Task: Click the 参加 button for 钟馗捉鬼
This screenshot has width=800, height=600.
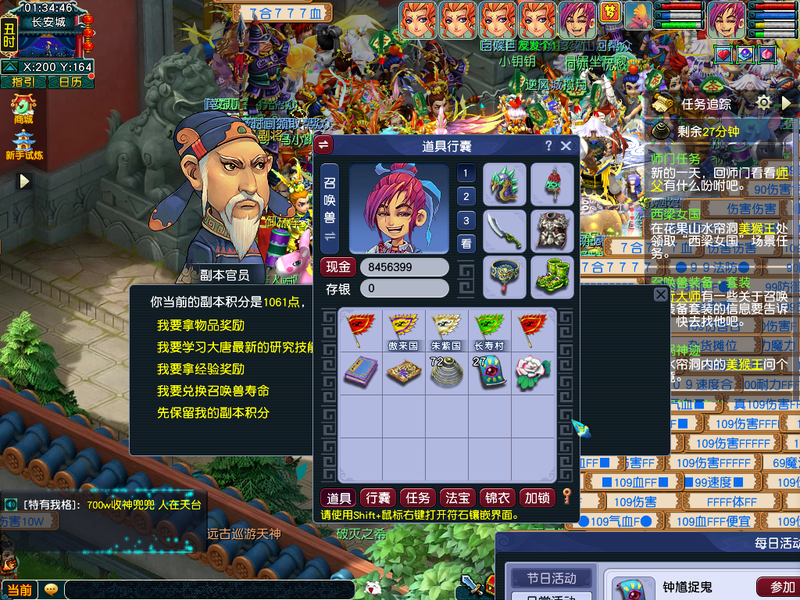Action: click(776, 587)
